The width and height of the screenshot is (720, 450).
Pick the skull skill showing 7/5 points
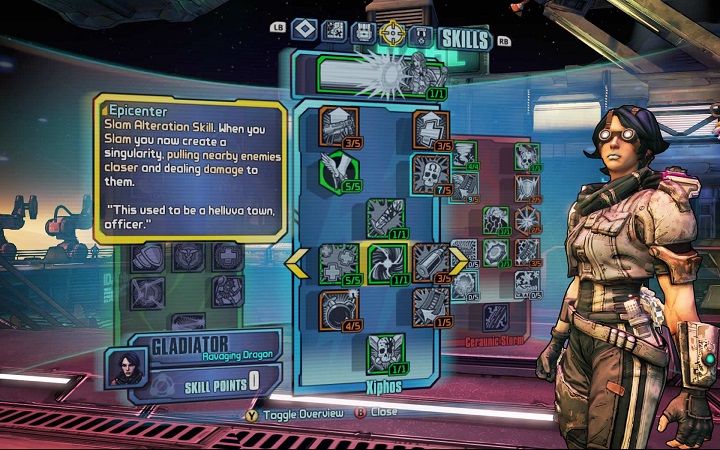pos(430,170)
